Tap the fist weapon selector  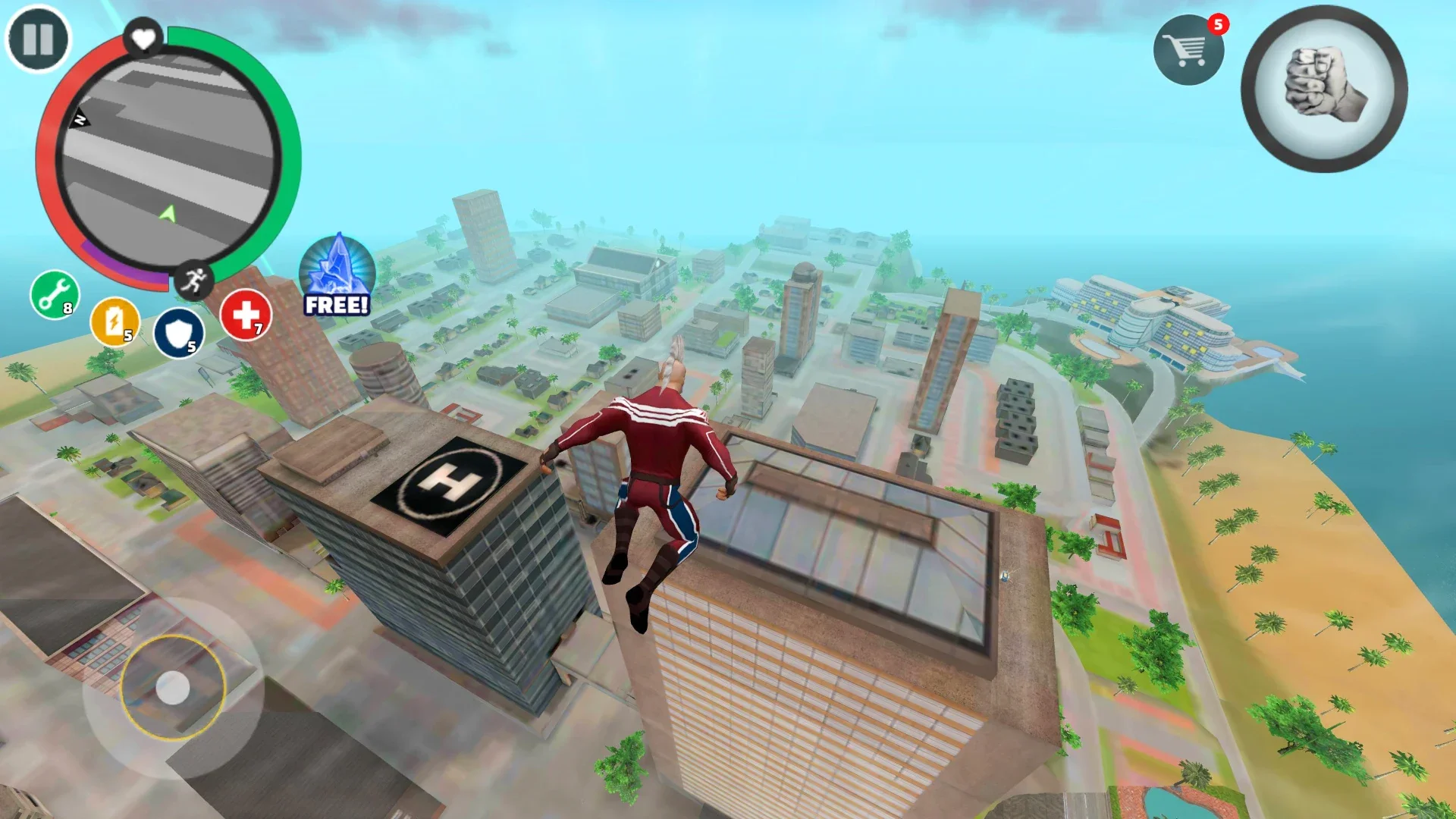(1324, 89)
